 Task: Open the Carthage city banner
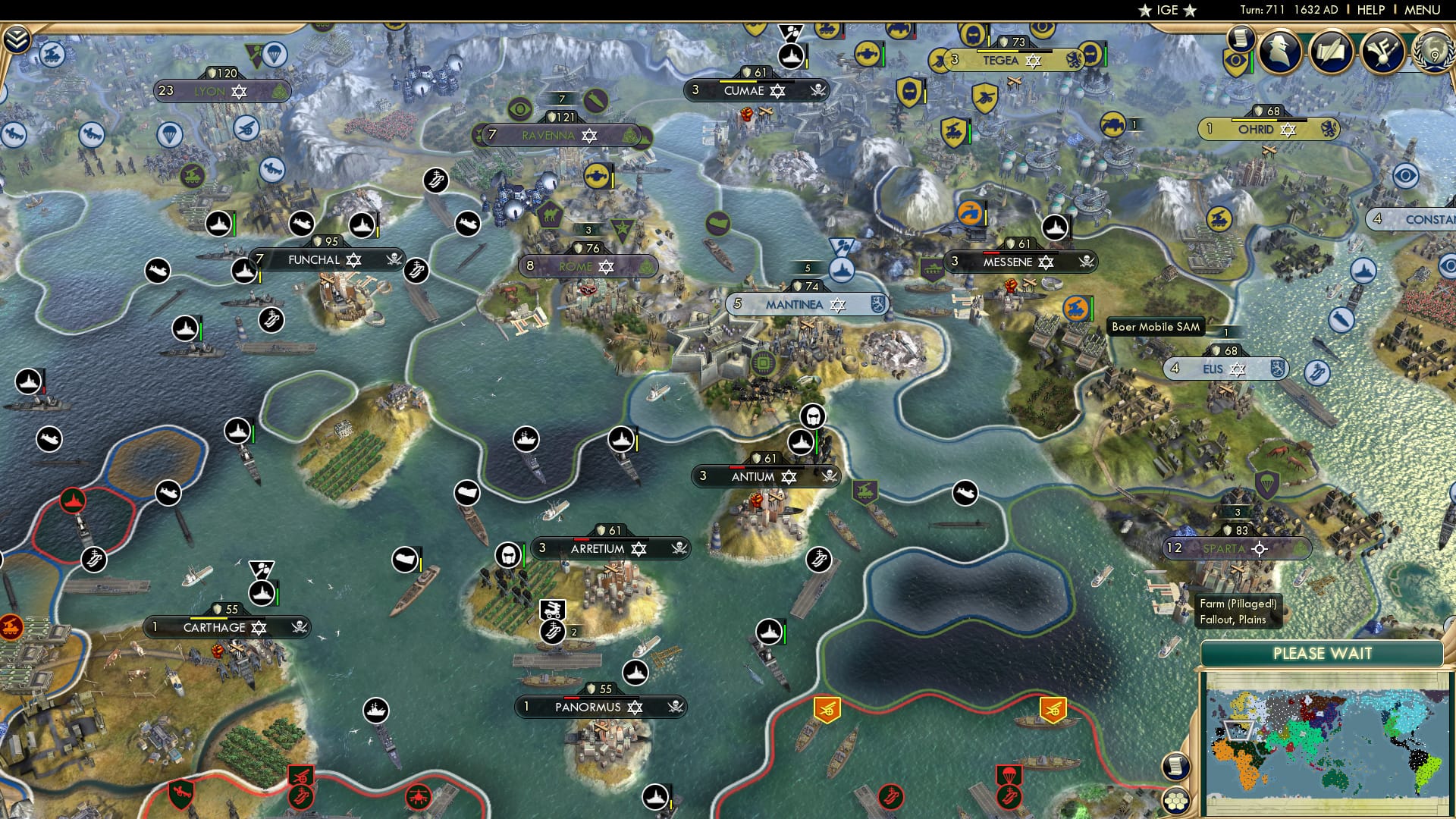click(x=215, y=627)
